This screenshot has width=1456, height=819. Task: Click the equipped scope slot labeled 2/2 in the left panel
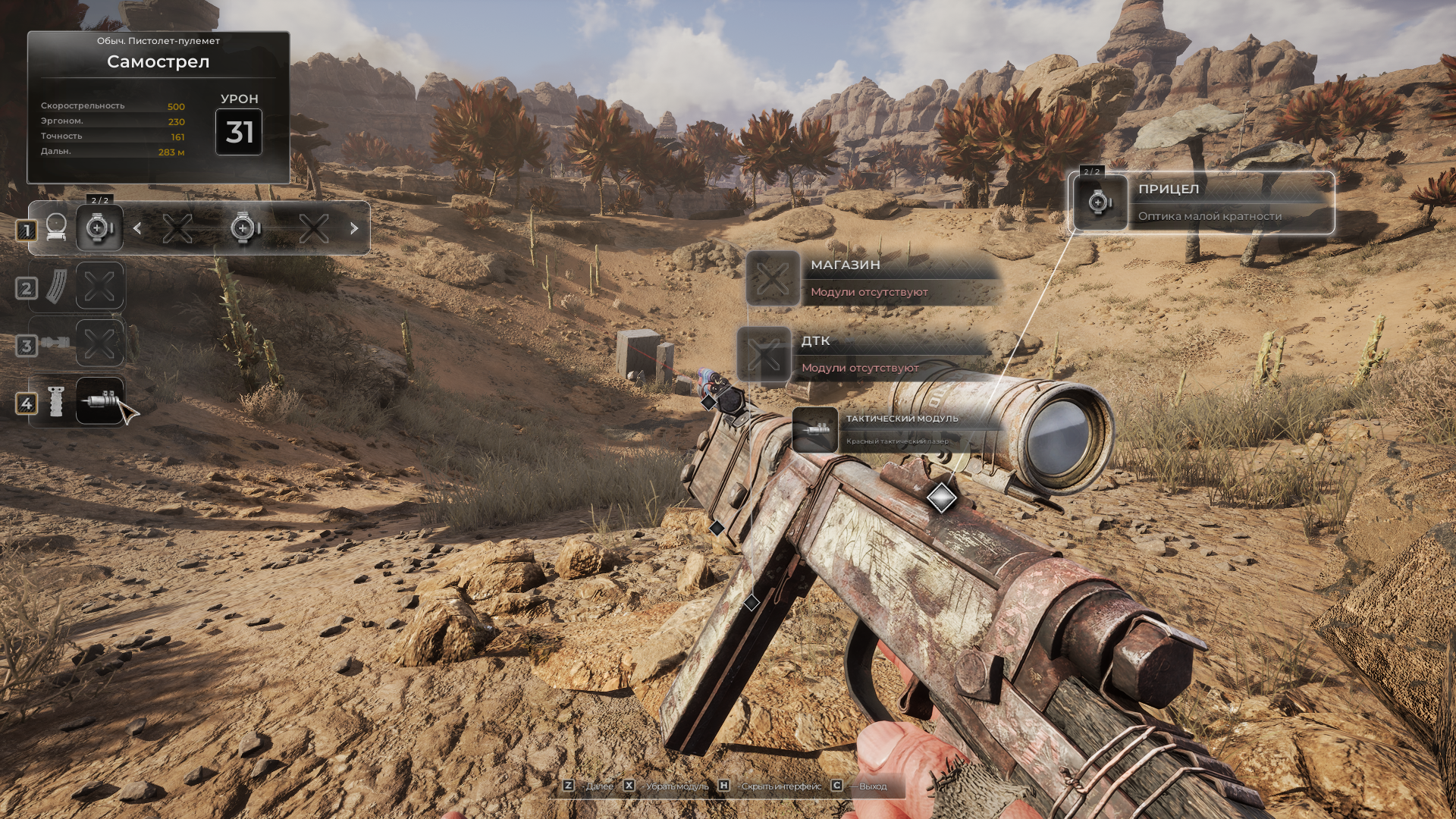click(x=99, y=227)
